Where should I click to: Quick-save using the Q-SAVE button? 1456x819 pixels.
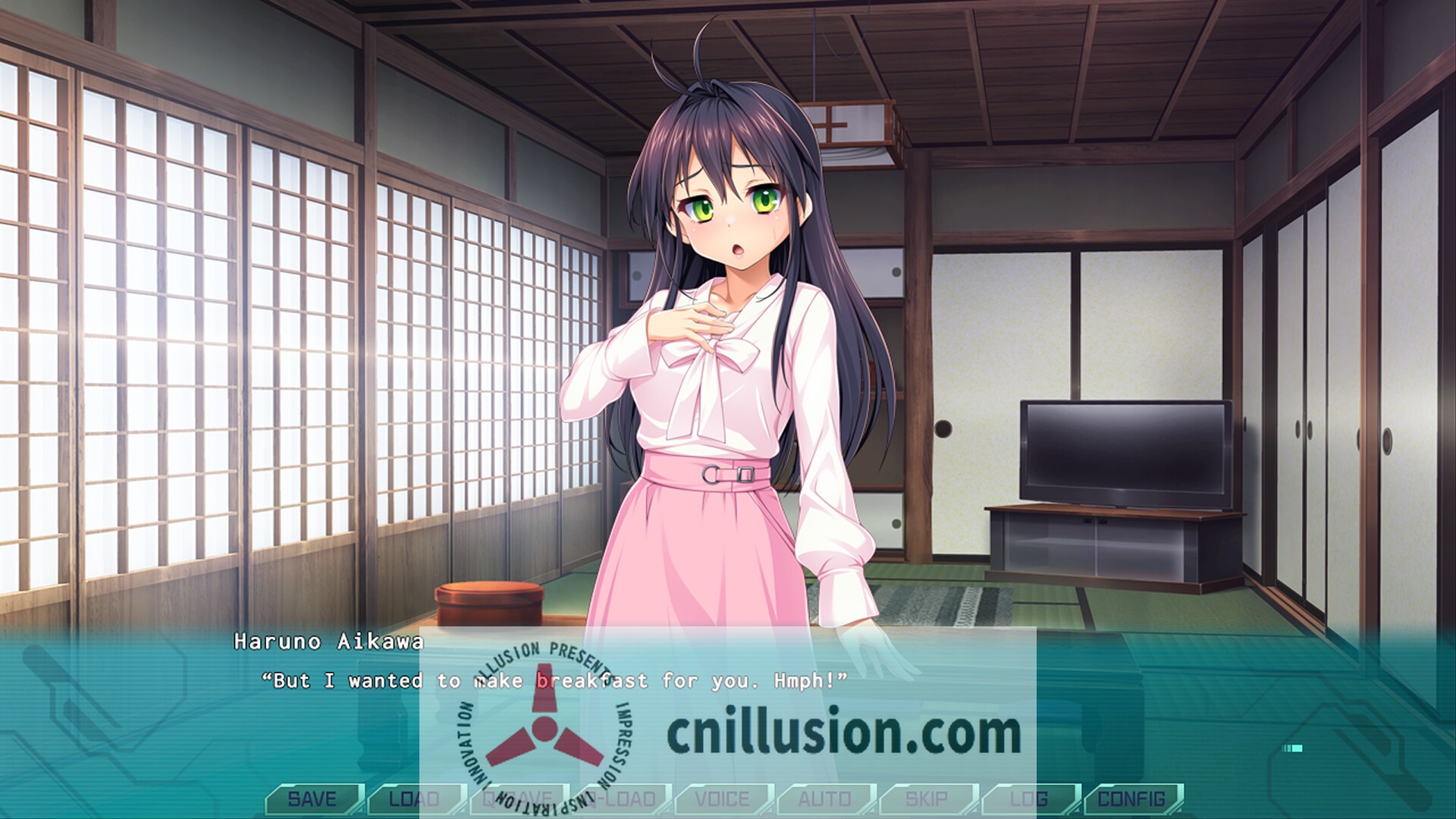[517, 799]
